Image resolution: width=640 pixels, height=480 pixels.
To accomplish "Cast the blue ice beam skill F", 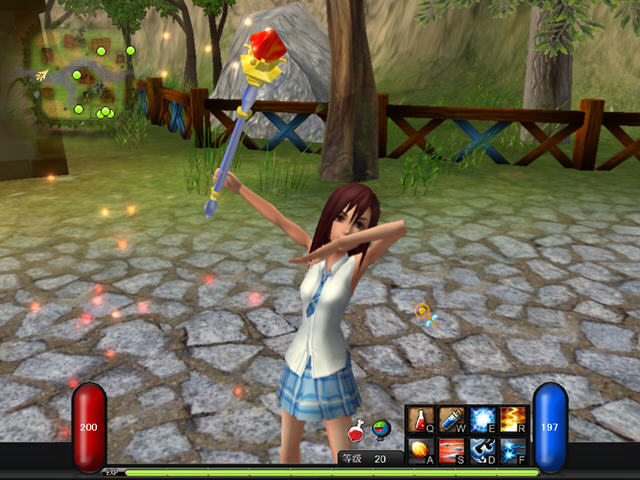I will coord(512,450).
